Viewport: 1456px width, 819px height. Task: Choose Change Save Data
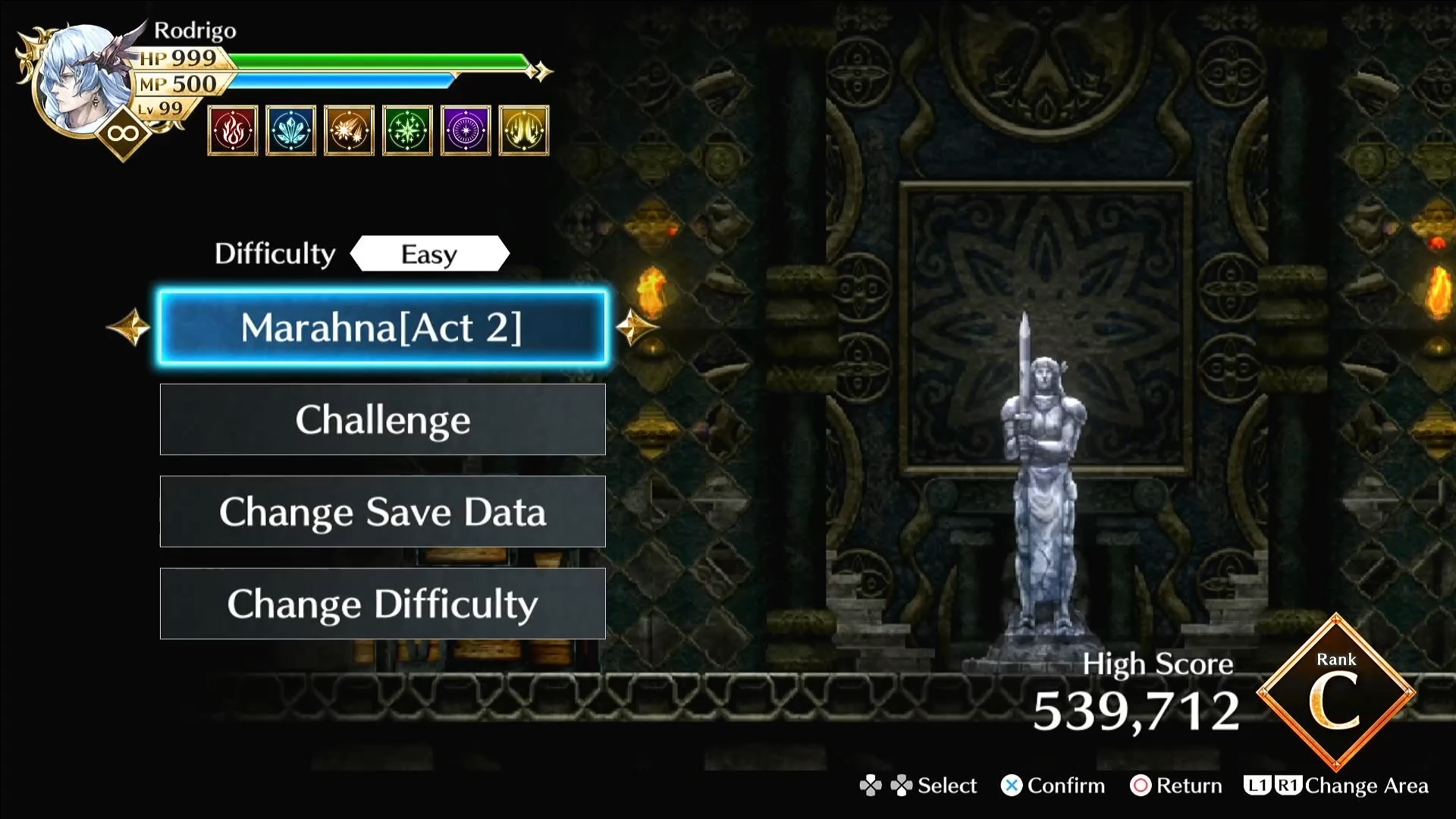tap(382, 512)
